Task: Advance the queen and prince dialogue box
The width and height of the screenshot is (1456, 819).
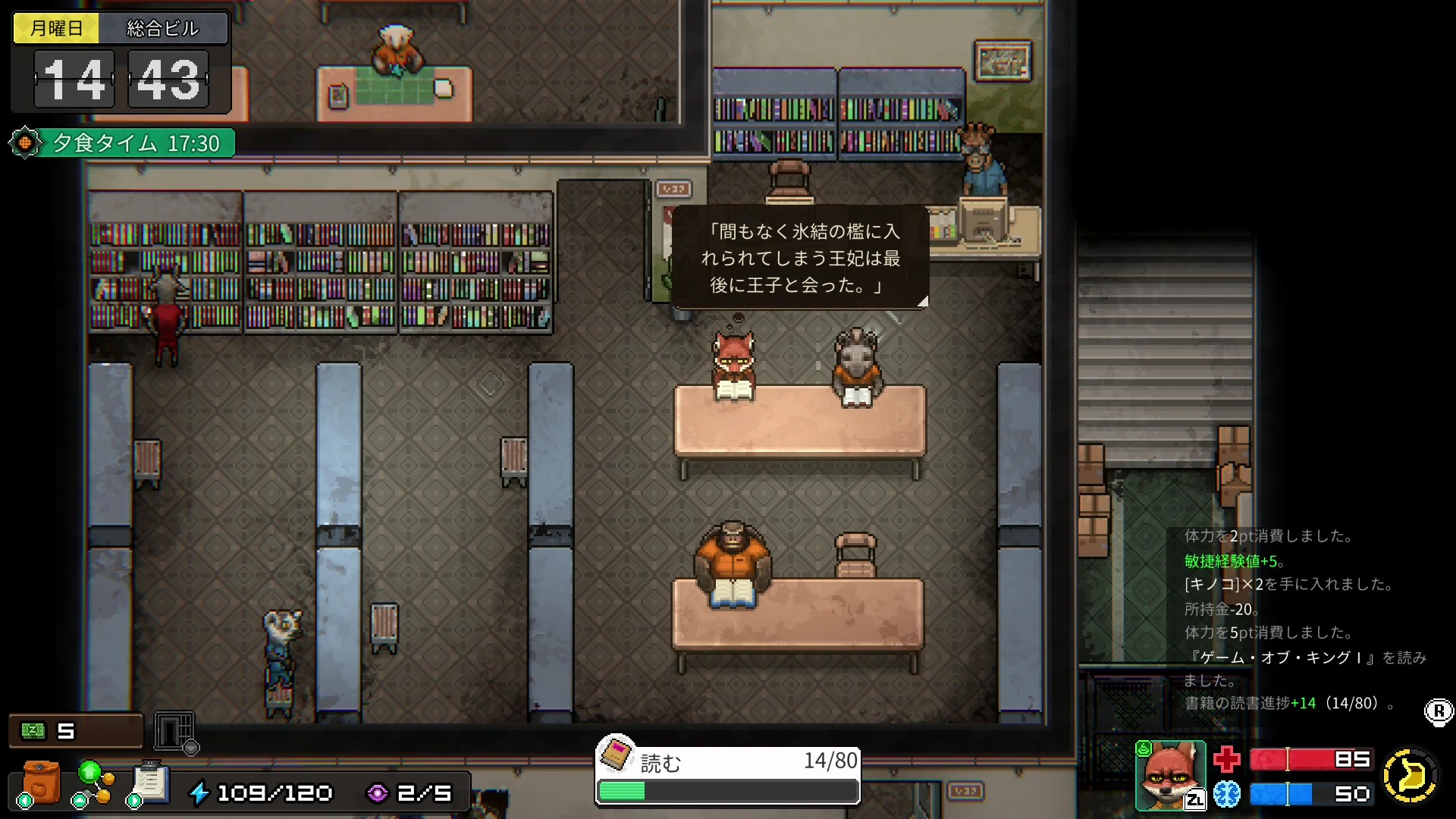Action: 800,258
